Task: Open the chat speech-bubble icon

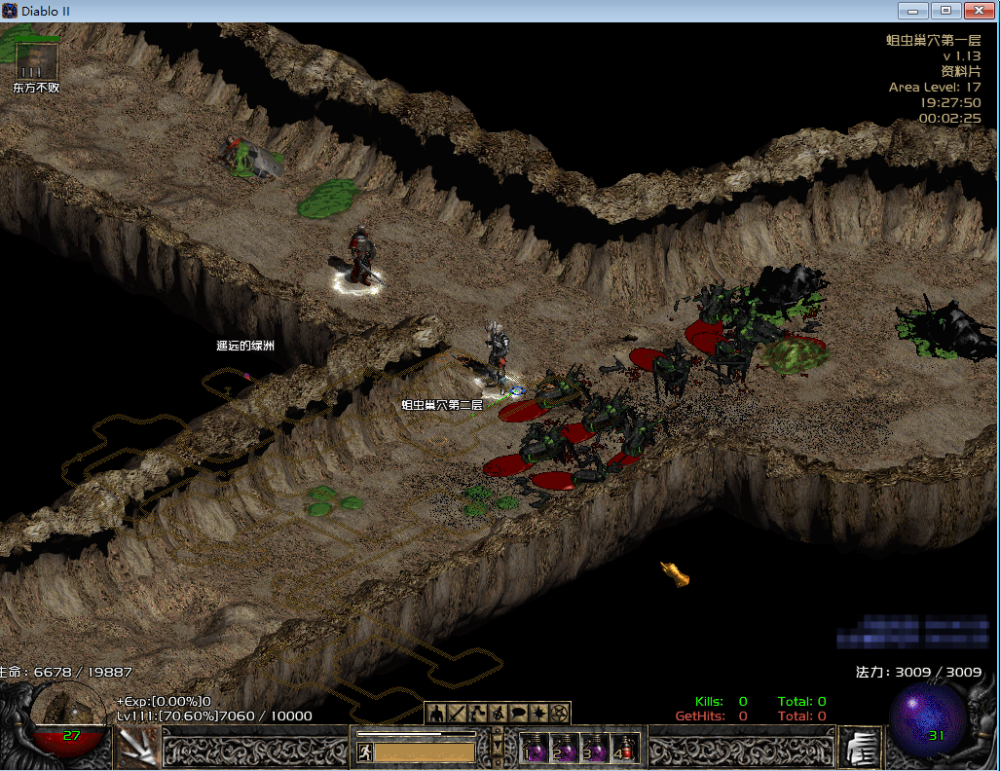Action: (519, 713)
